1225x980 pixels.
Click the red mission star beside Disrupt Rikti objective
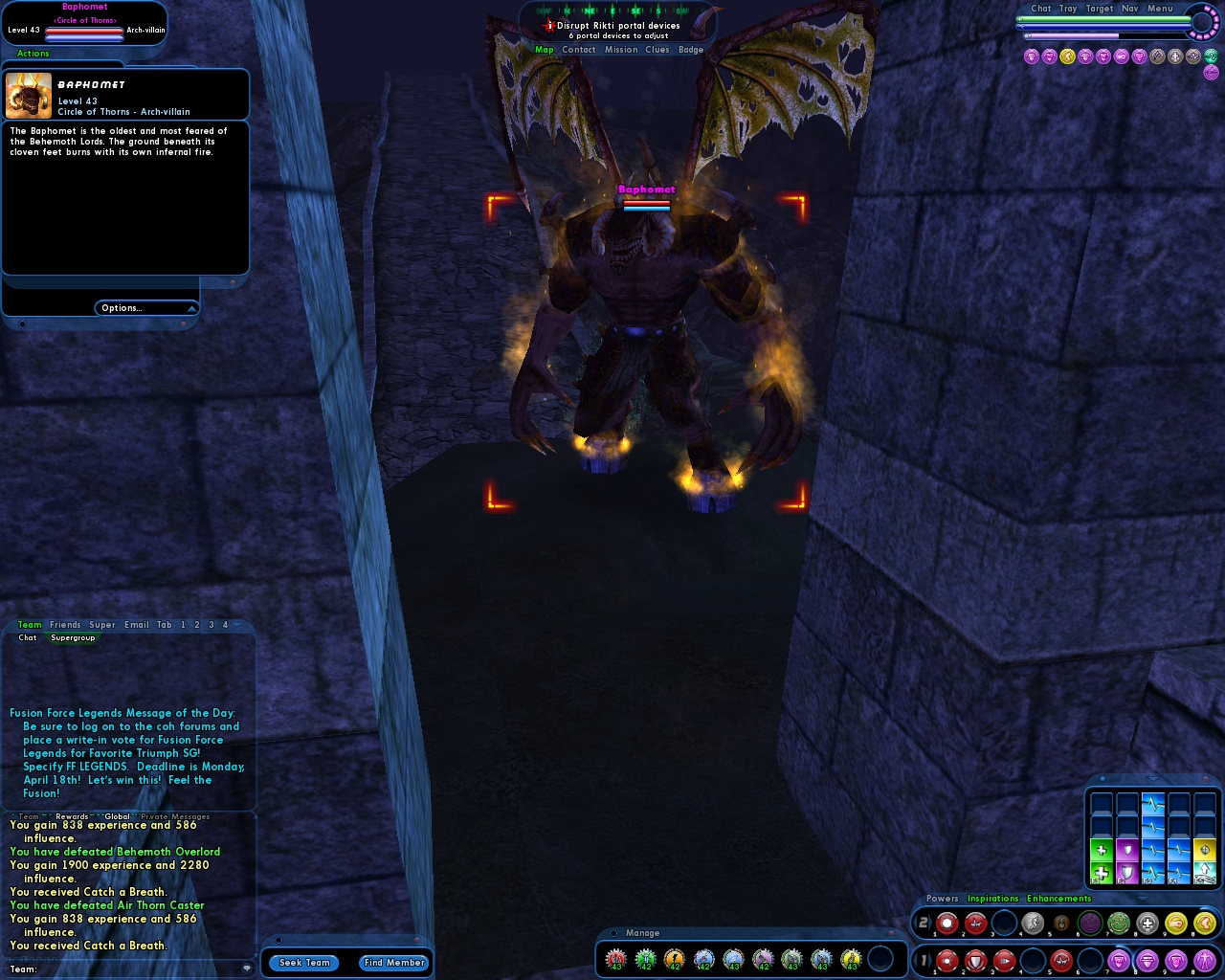click(x=548, y=25)
